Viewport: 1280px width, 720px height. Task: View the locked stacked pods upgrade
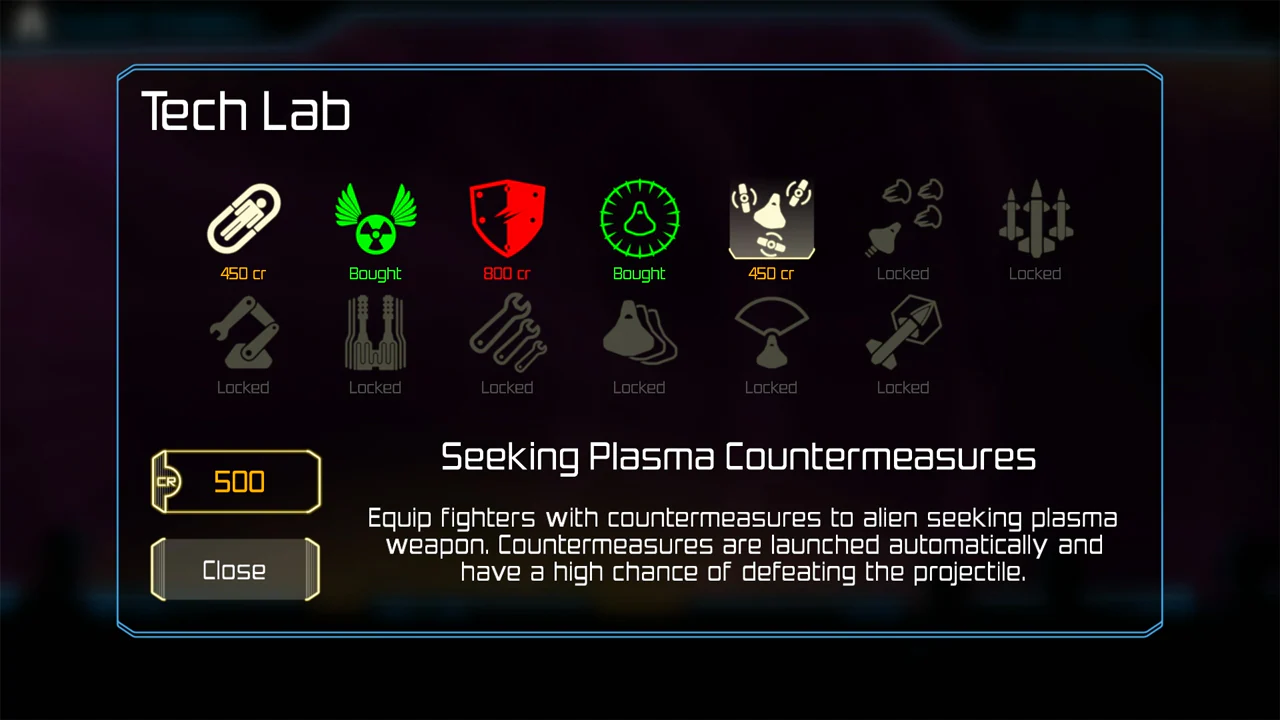point(639,332)
